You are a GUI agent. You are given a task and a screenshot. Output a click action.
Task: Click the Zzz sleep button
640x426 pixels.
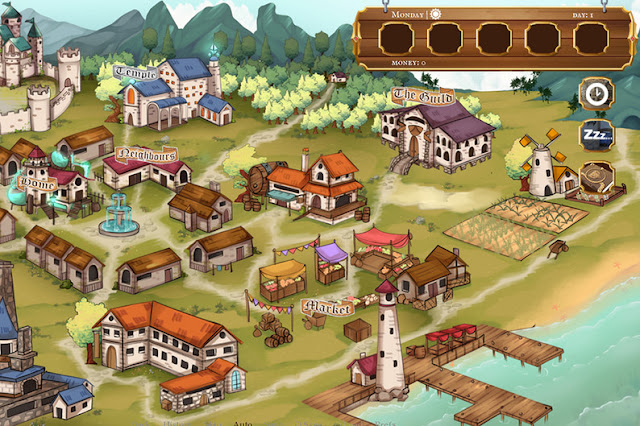[597, 135]
